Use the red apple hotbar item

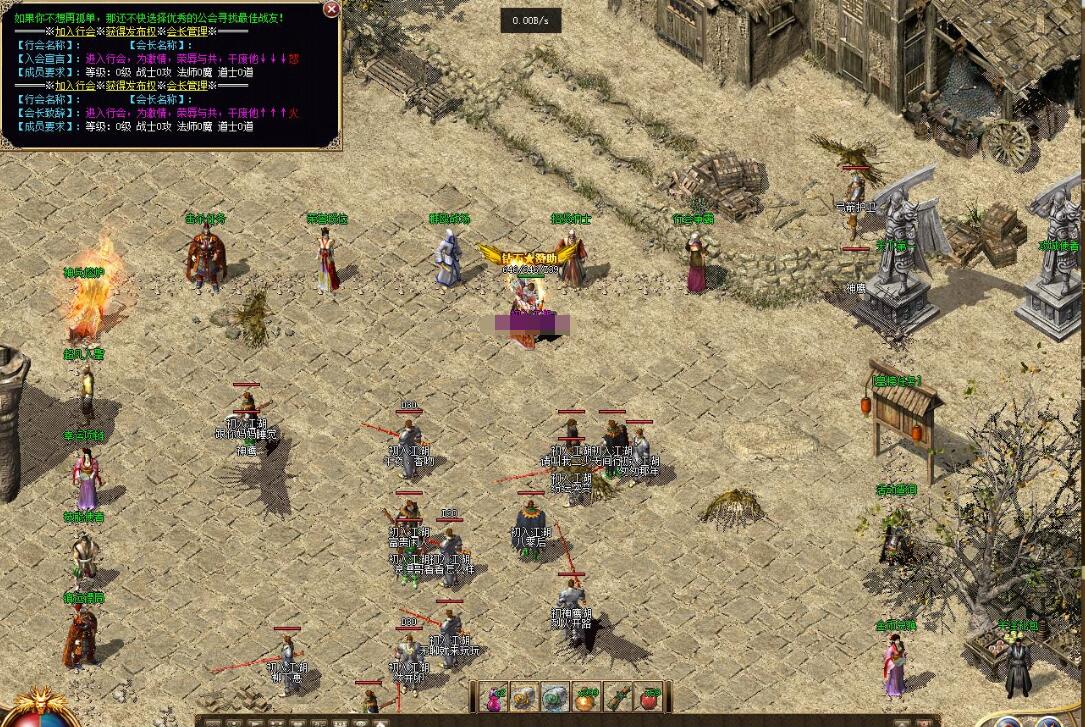click(x=650, y=698)
